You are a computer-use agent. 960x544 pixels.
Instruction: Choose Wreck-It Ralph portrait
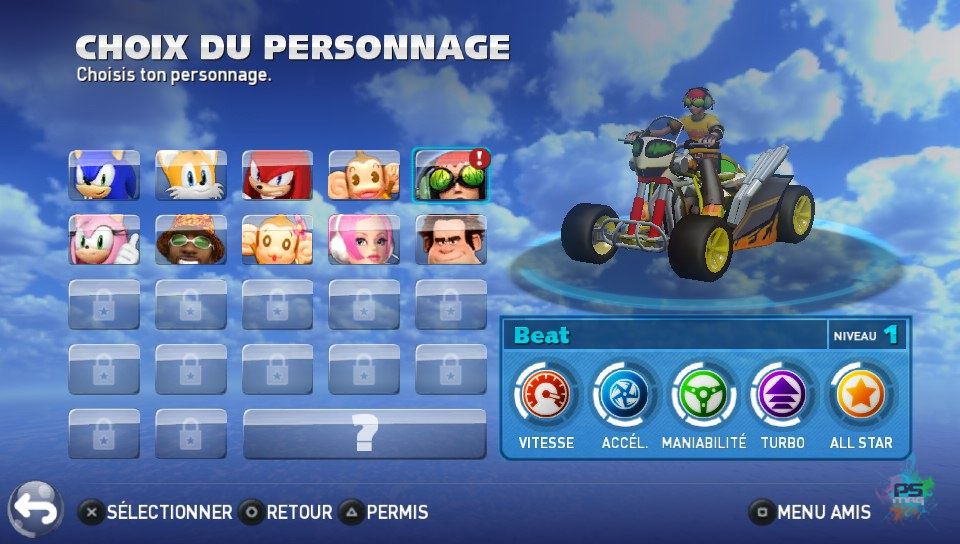[x=450, y=240]
